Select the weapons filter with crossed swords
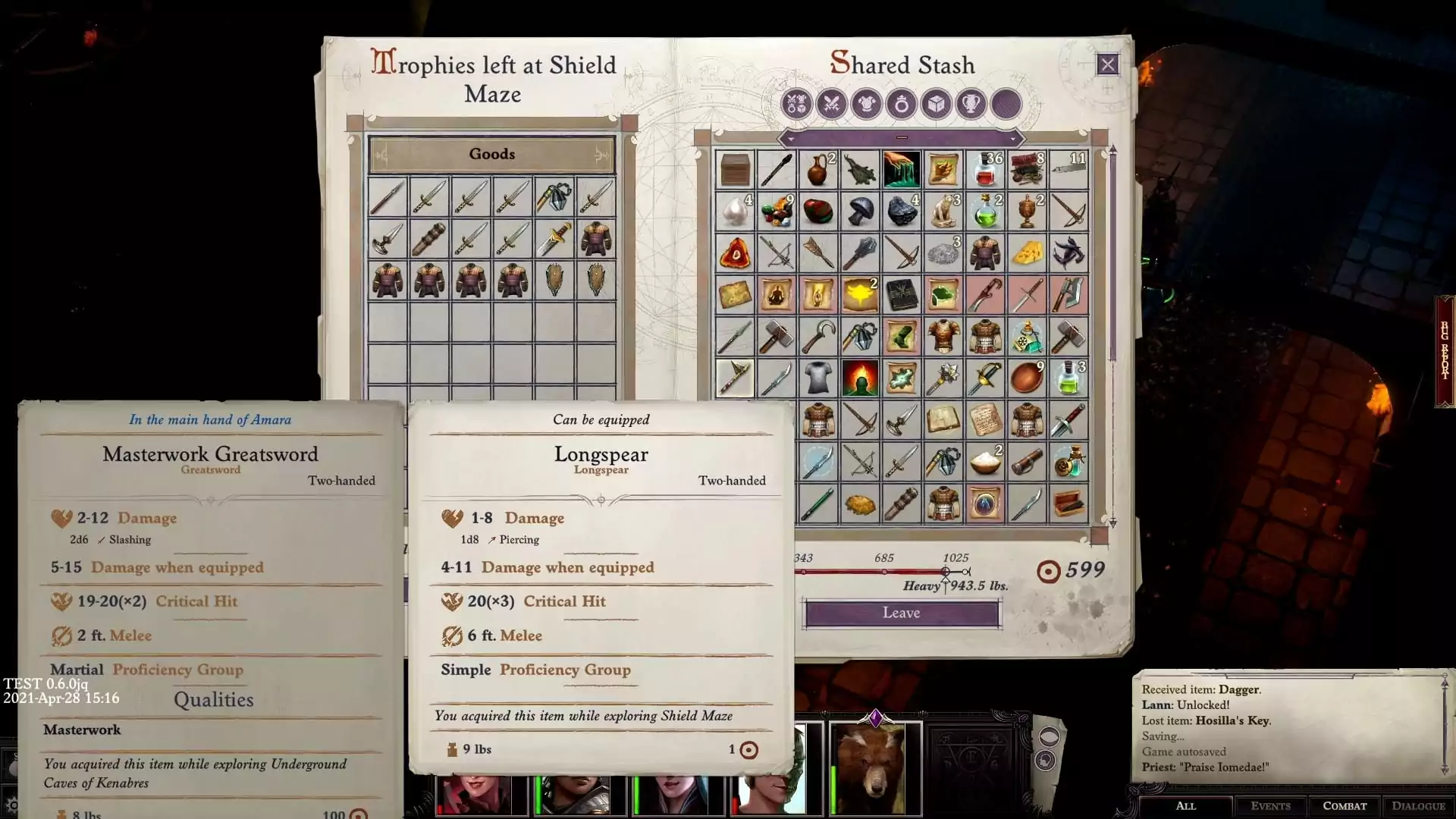This screenshot has height=819, width=1456. pyautogui.click(x=831, y=104)
